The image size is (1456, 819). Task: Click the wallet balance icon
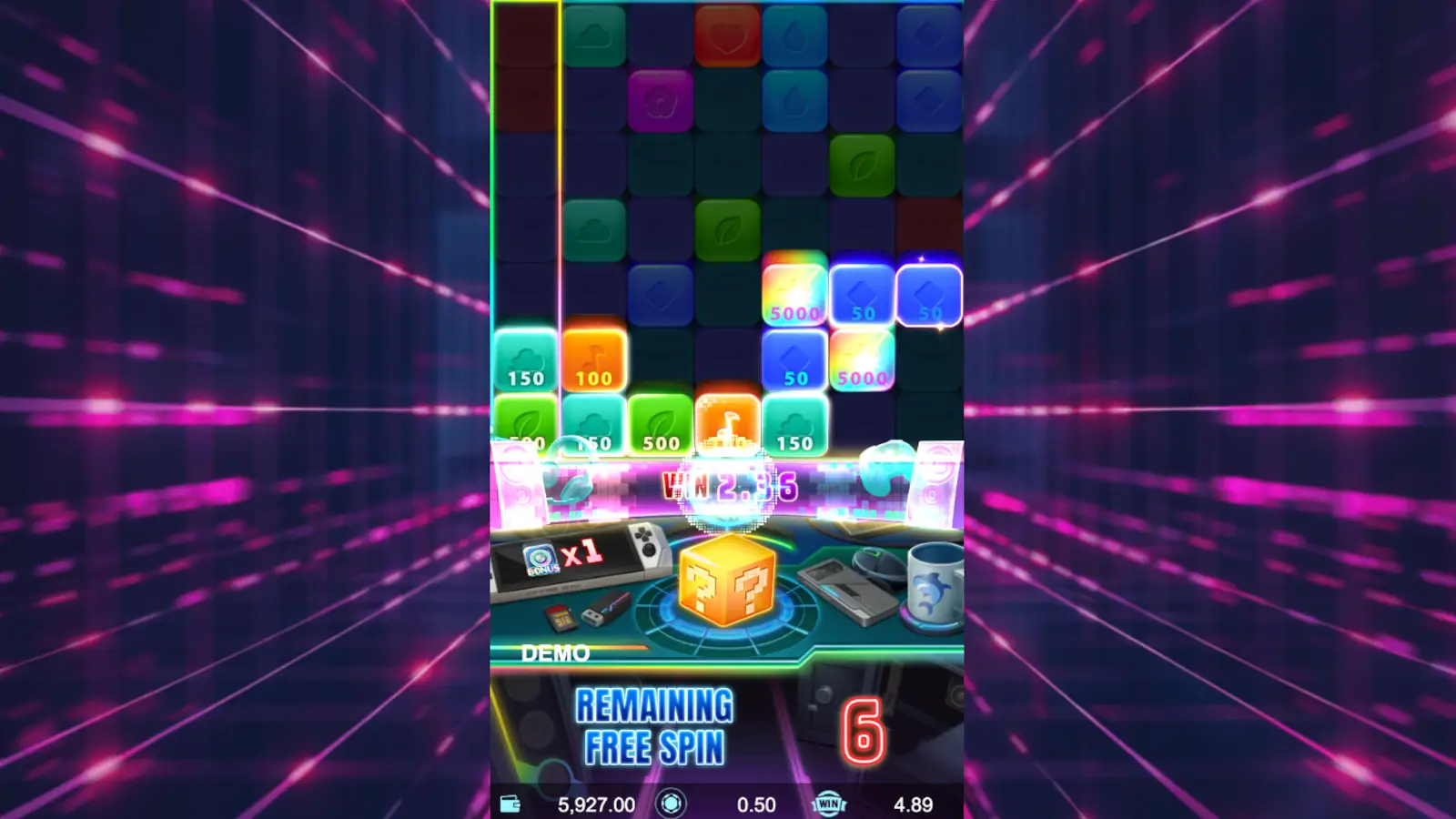[x=512, y=804]
